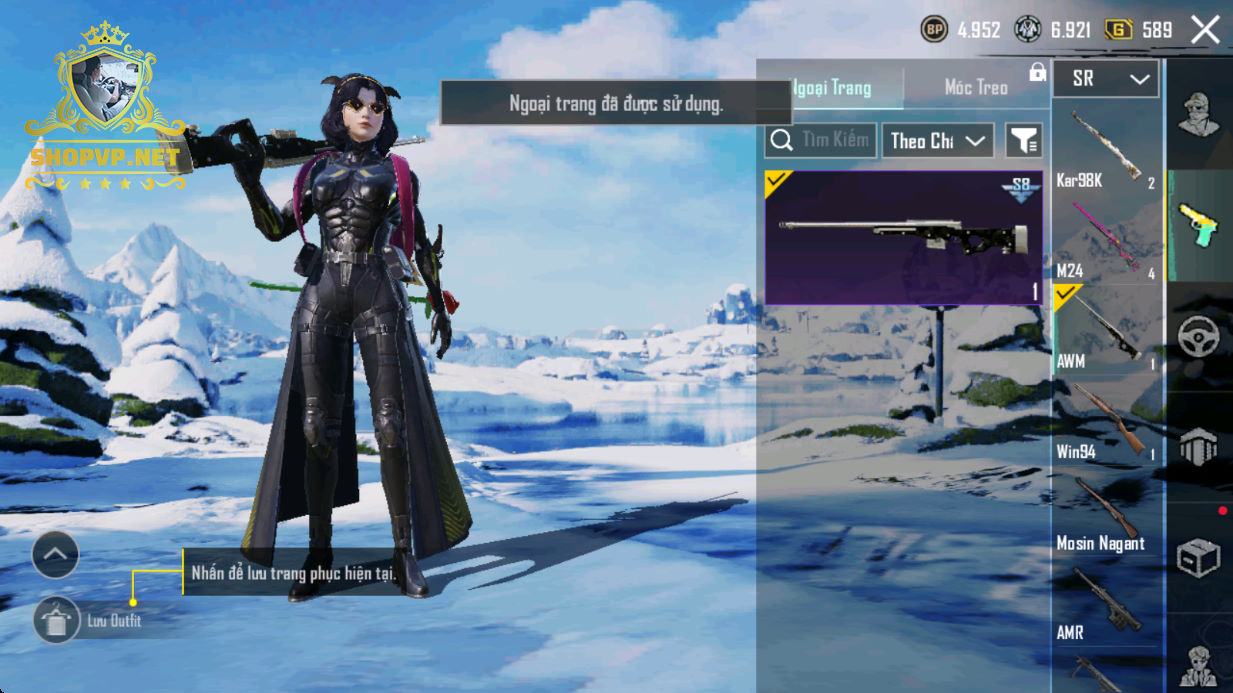Collapse the panel with the up-arrow button
1233x693 pixels.
pos(55,554)
